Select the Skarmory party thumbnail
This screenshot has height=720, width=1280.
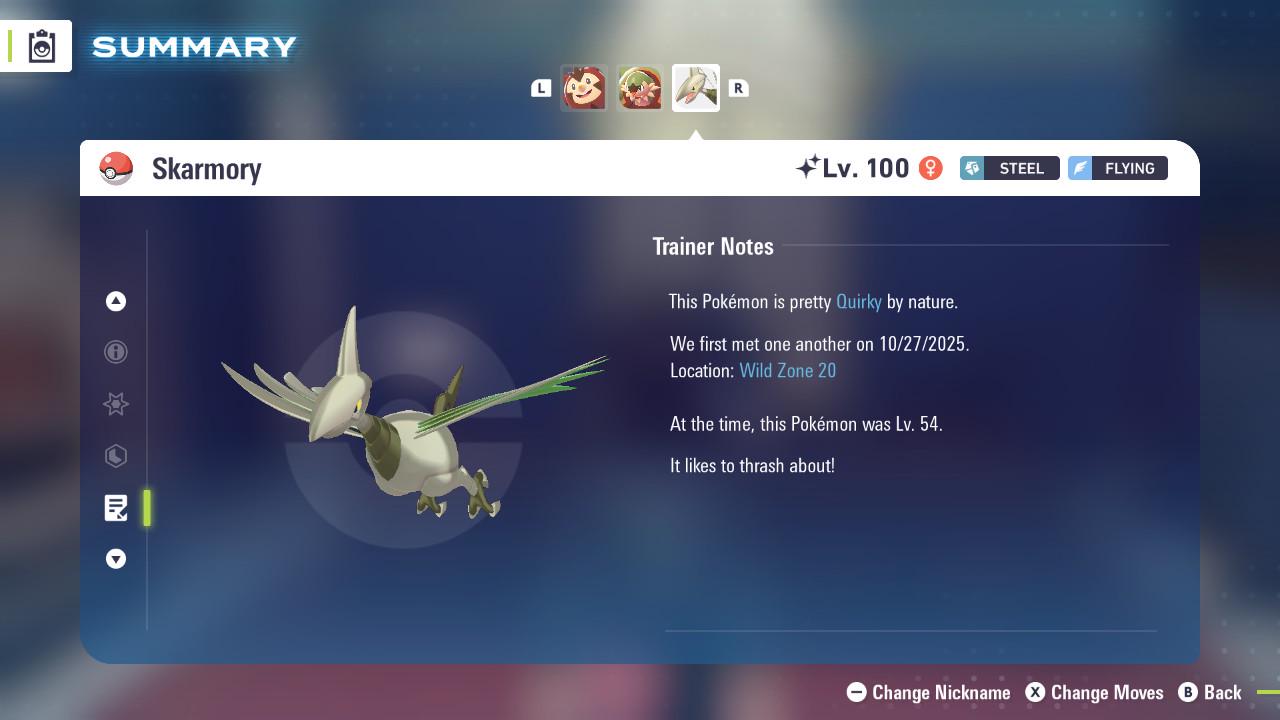695,87
